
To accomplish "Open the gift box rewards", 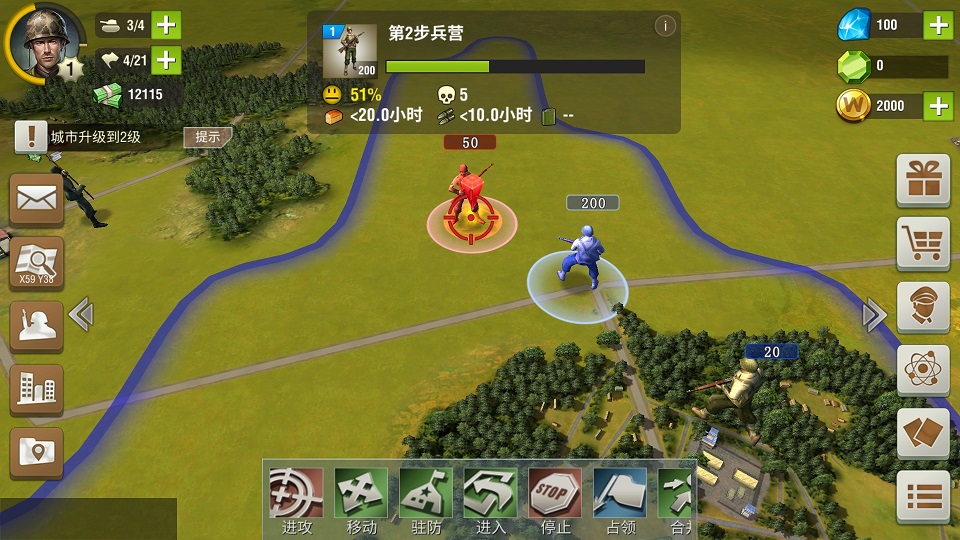I will tap(923, 180).
